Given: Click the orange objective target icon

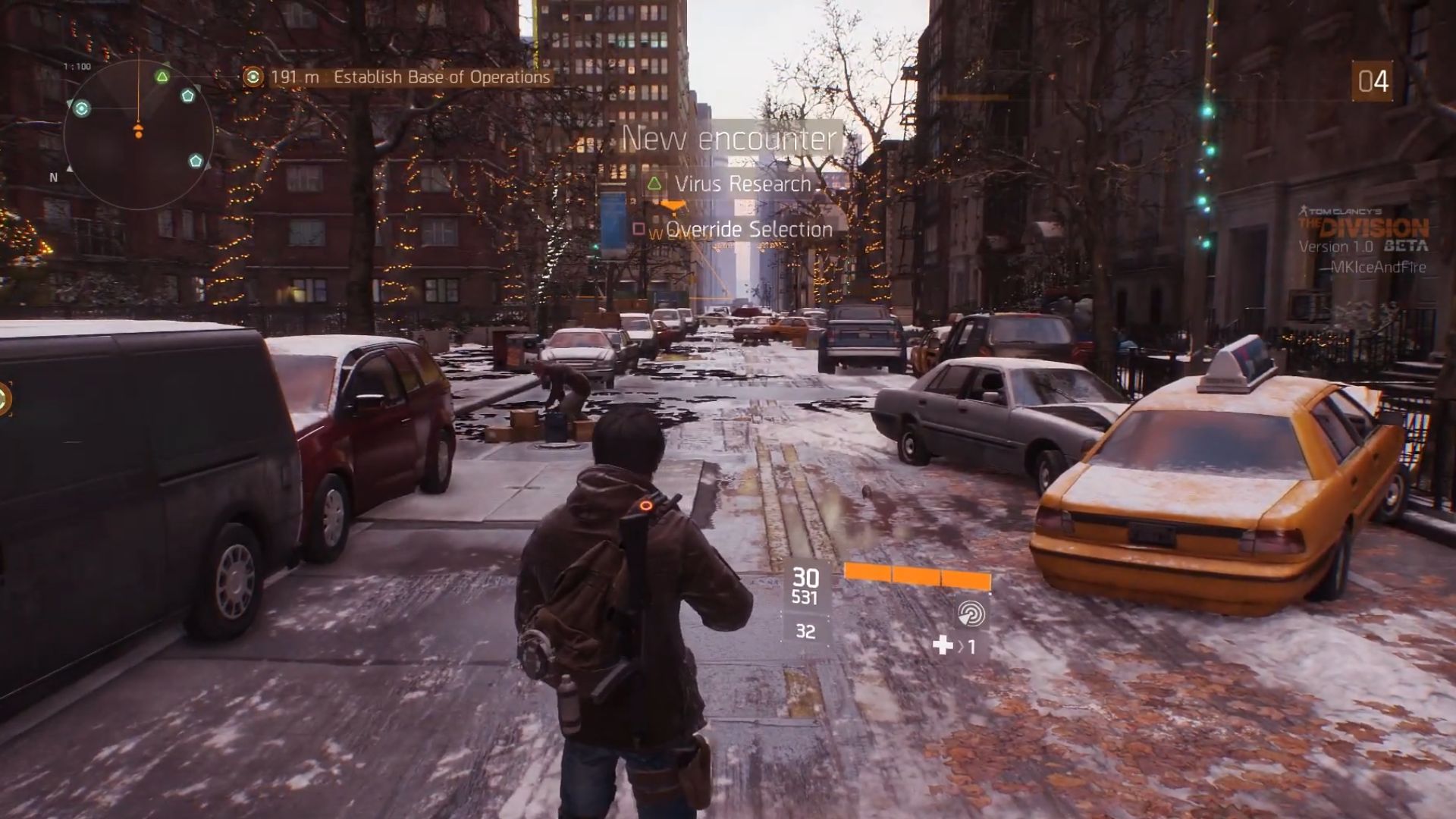Looking at the screenshot, I should [253, 77].
